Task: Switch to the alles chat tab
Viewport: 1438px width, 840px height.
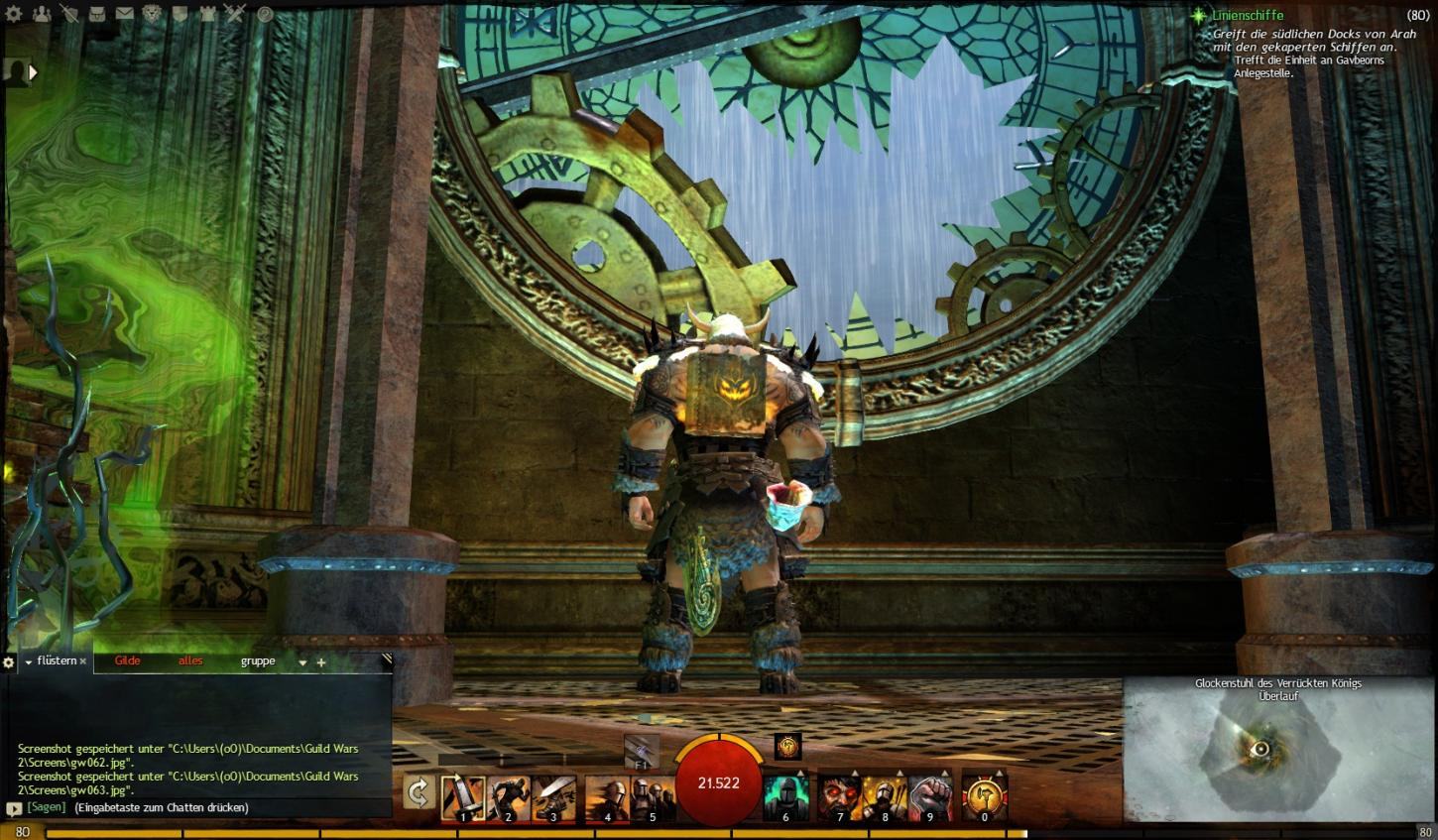Action: point(190,661)
